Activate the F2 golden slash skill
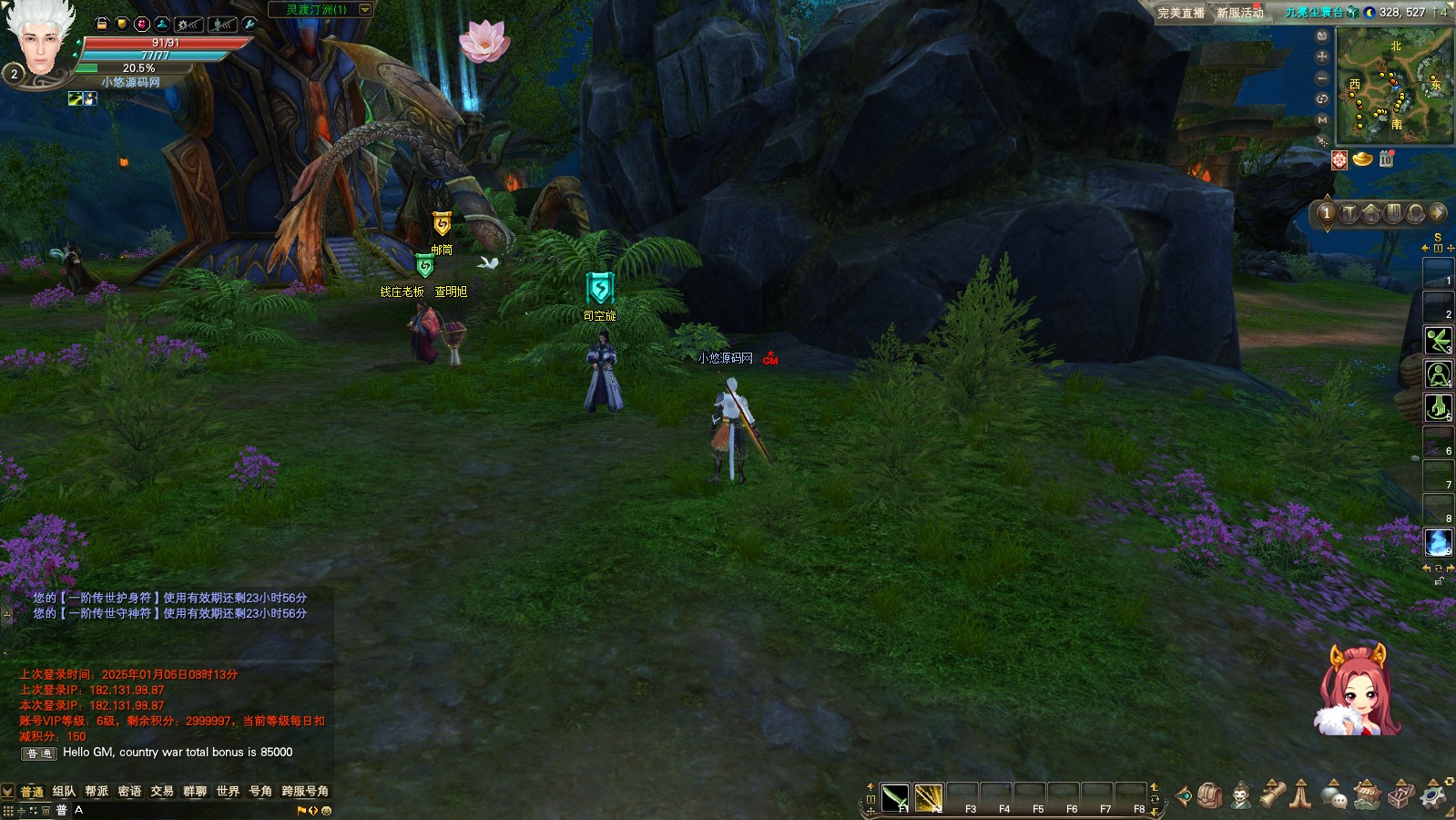The height and width of the screenshot is (820, 1456). [x=929, y=797]
